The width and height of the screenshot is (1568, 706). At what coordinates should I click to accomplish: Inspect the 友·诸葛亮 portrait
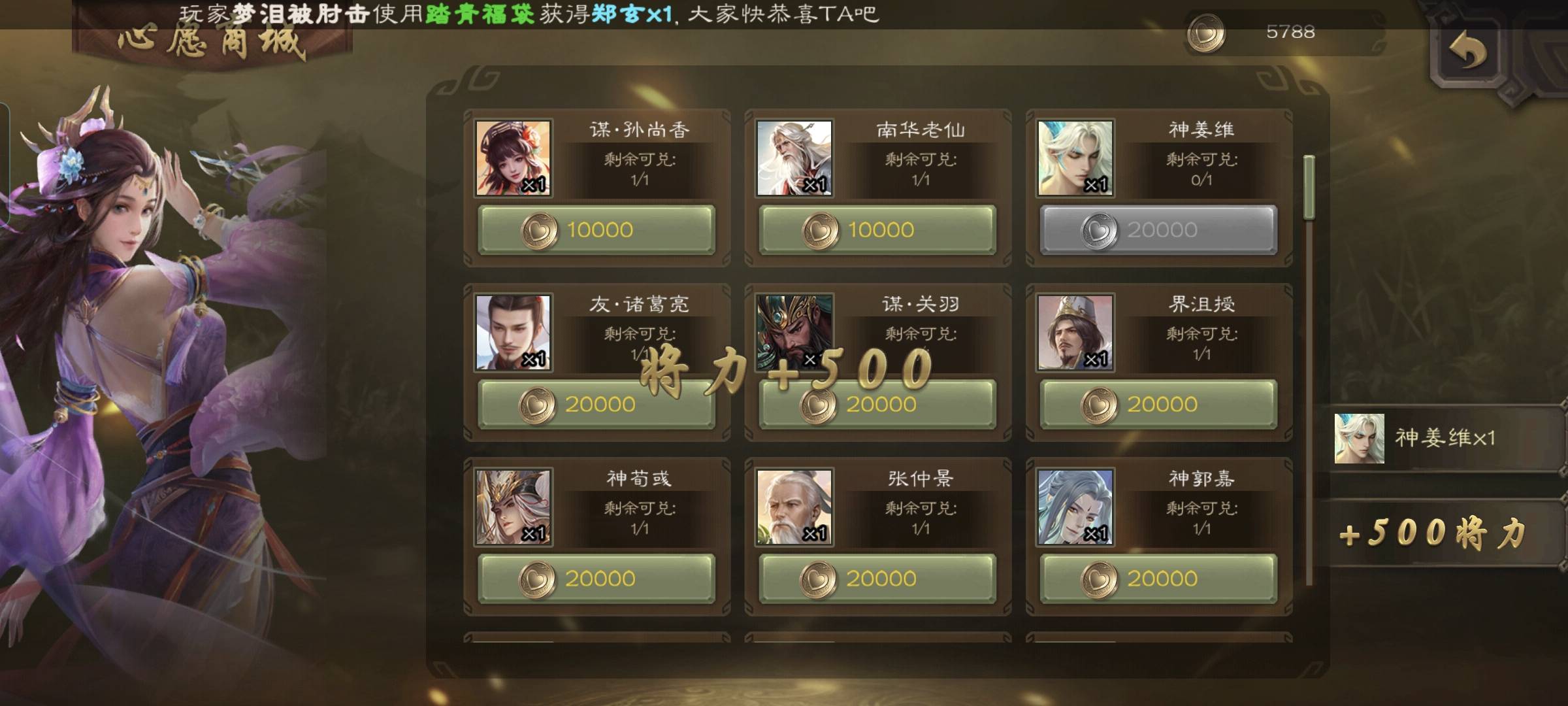(x=513, y=332)
